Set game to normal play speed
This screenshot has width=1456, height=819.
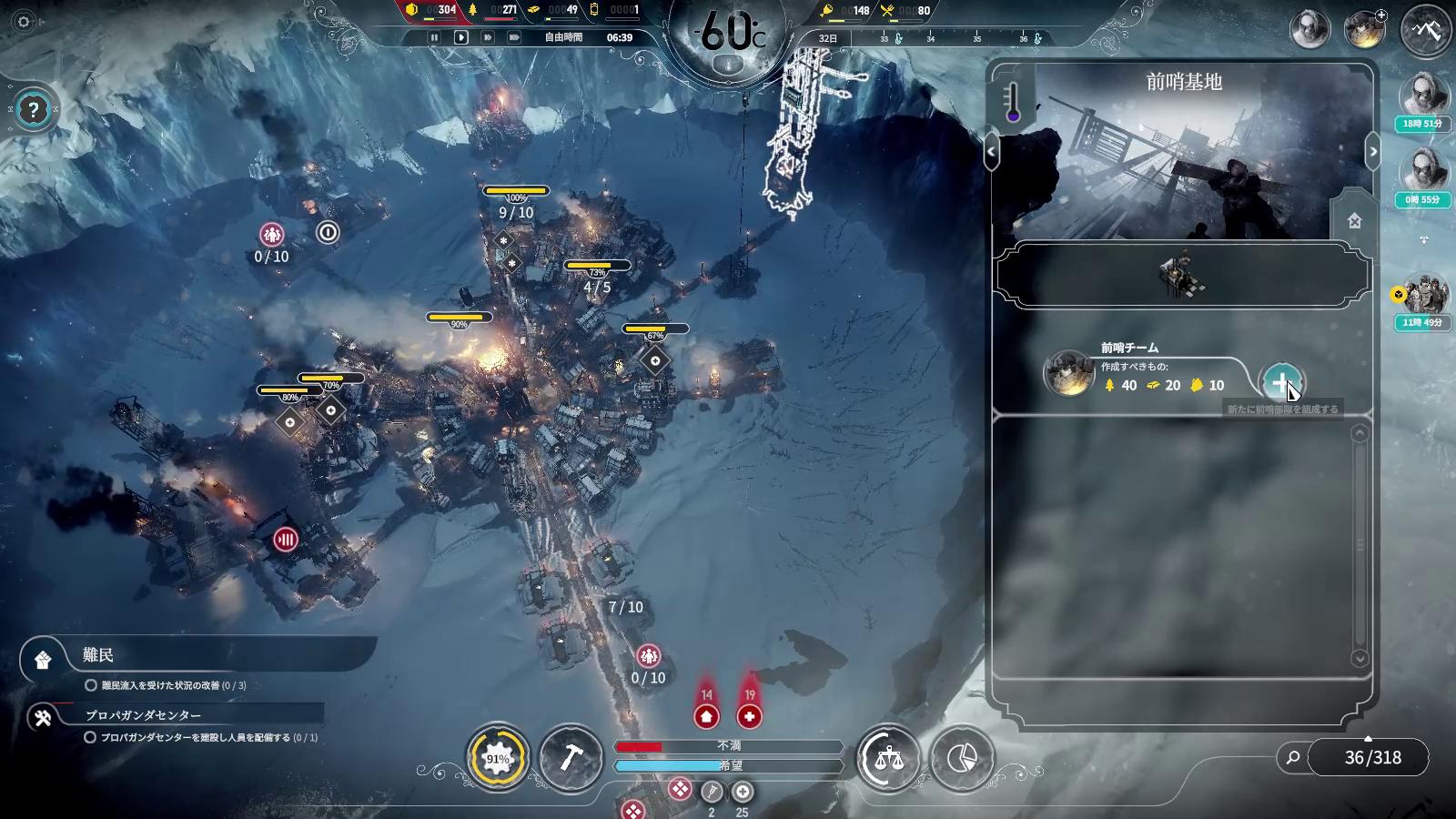click(x=461, y=37)
